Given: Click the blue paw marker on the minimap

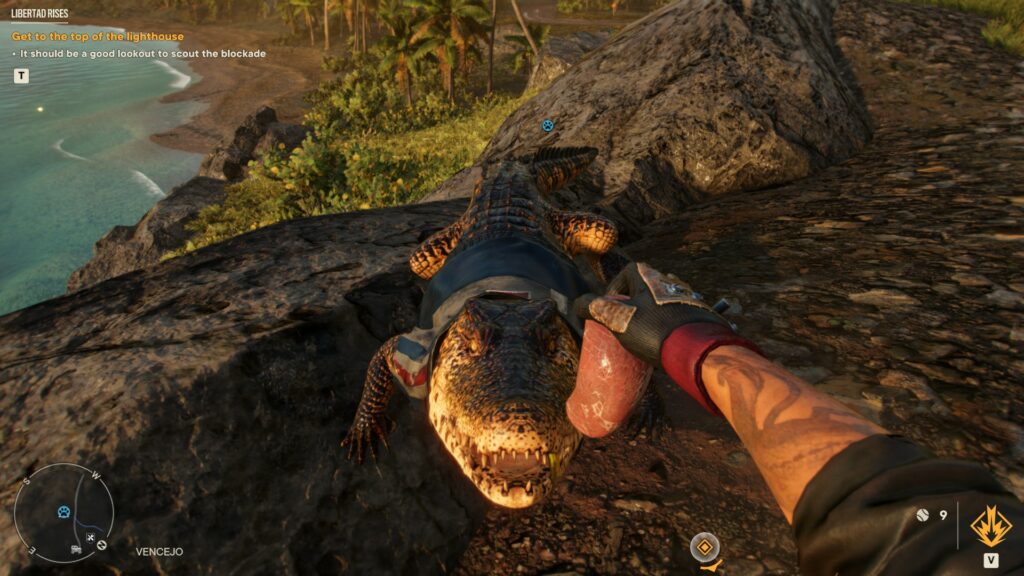Looking at the screenshot, I should point(64,511).
